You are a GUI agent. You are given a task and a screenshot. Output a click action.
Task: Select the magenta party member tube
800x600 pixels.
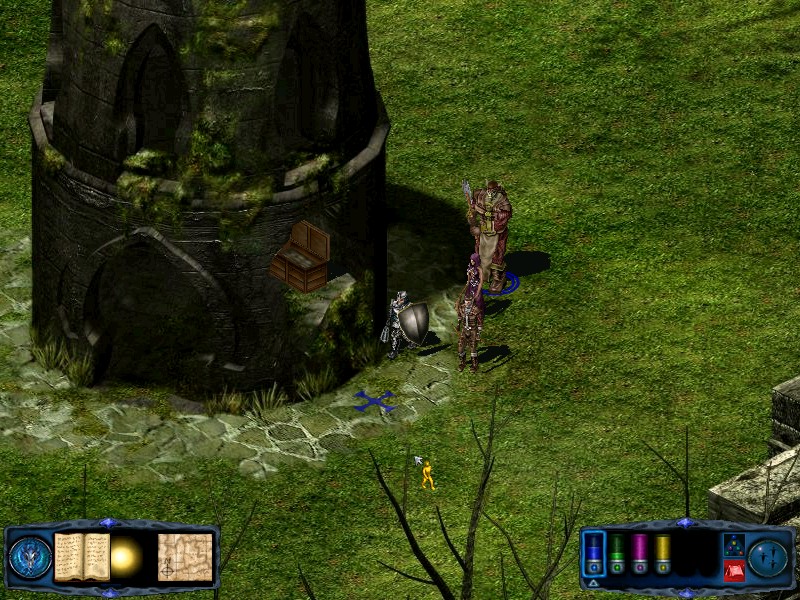tap(639, 553)
